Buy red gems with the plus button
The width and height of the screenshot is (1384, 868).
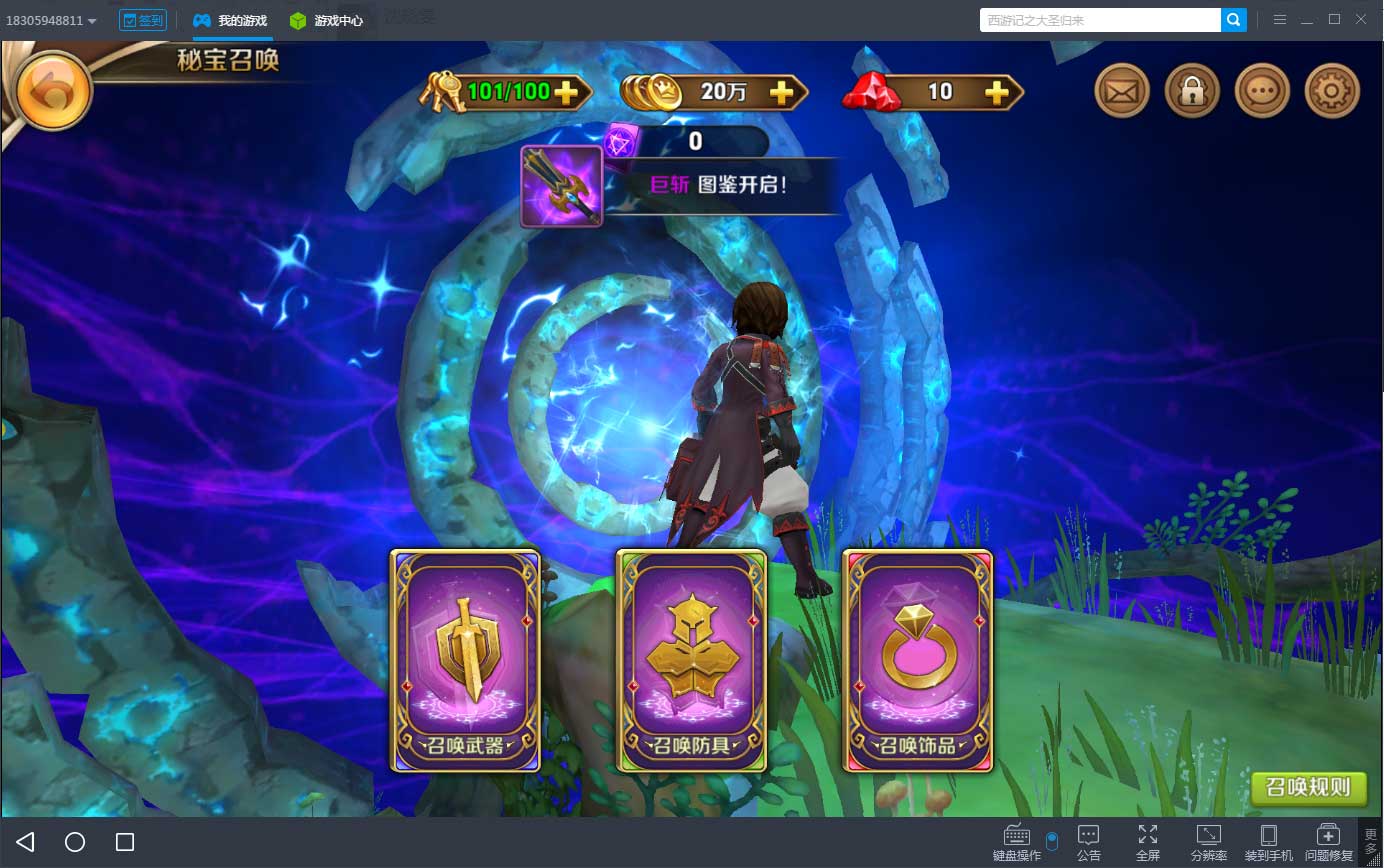pyautogui.click(x=996, y=93)
